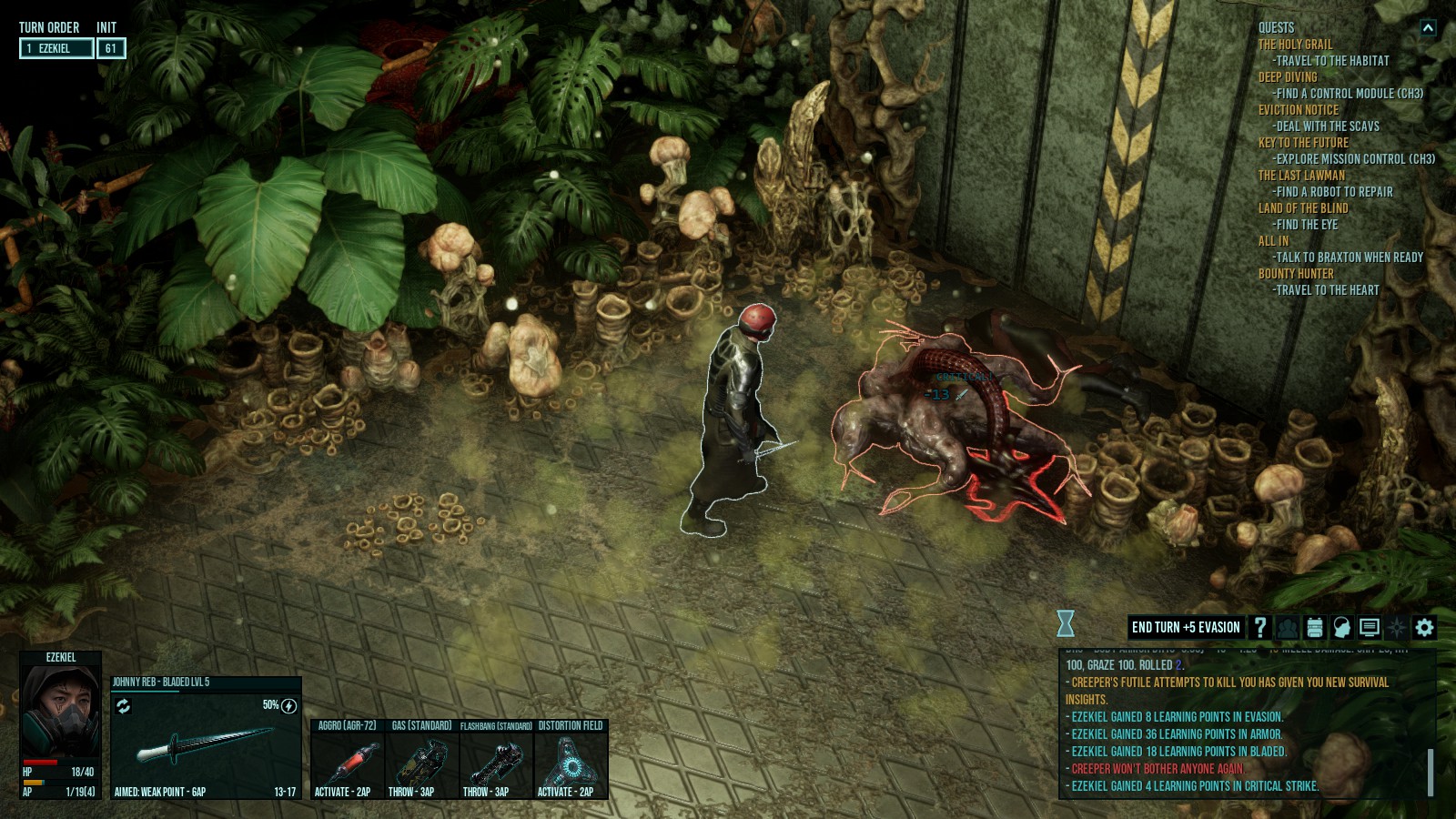1456x819 pixels.
Task: Click the hourglass wait icon
Action: (1066, 623)
